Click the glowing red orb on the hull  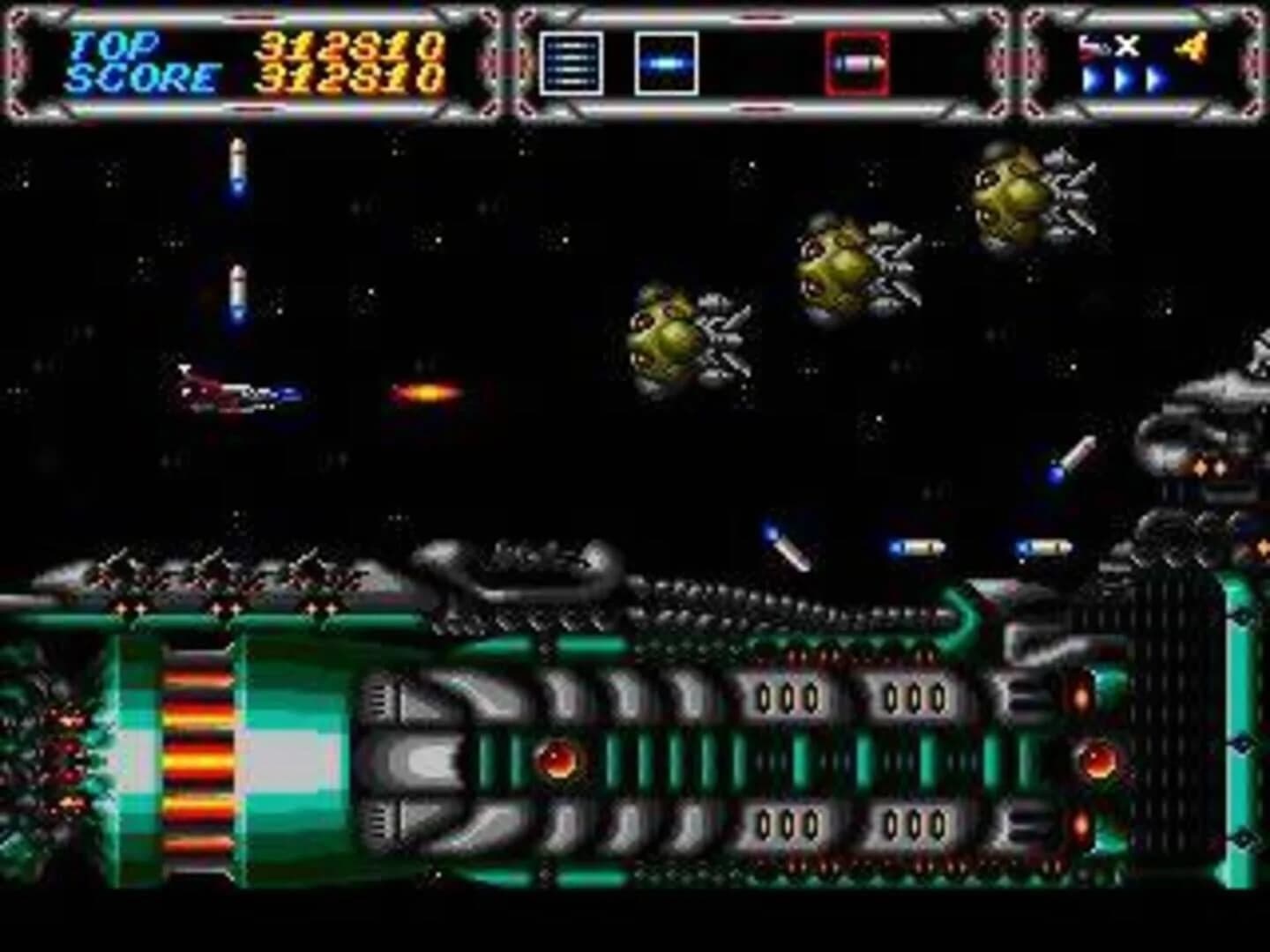(558, 760)
